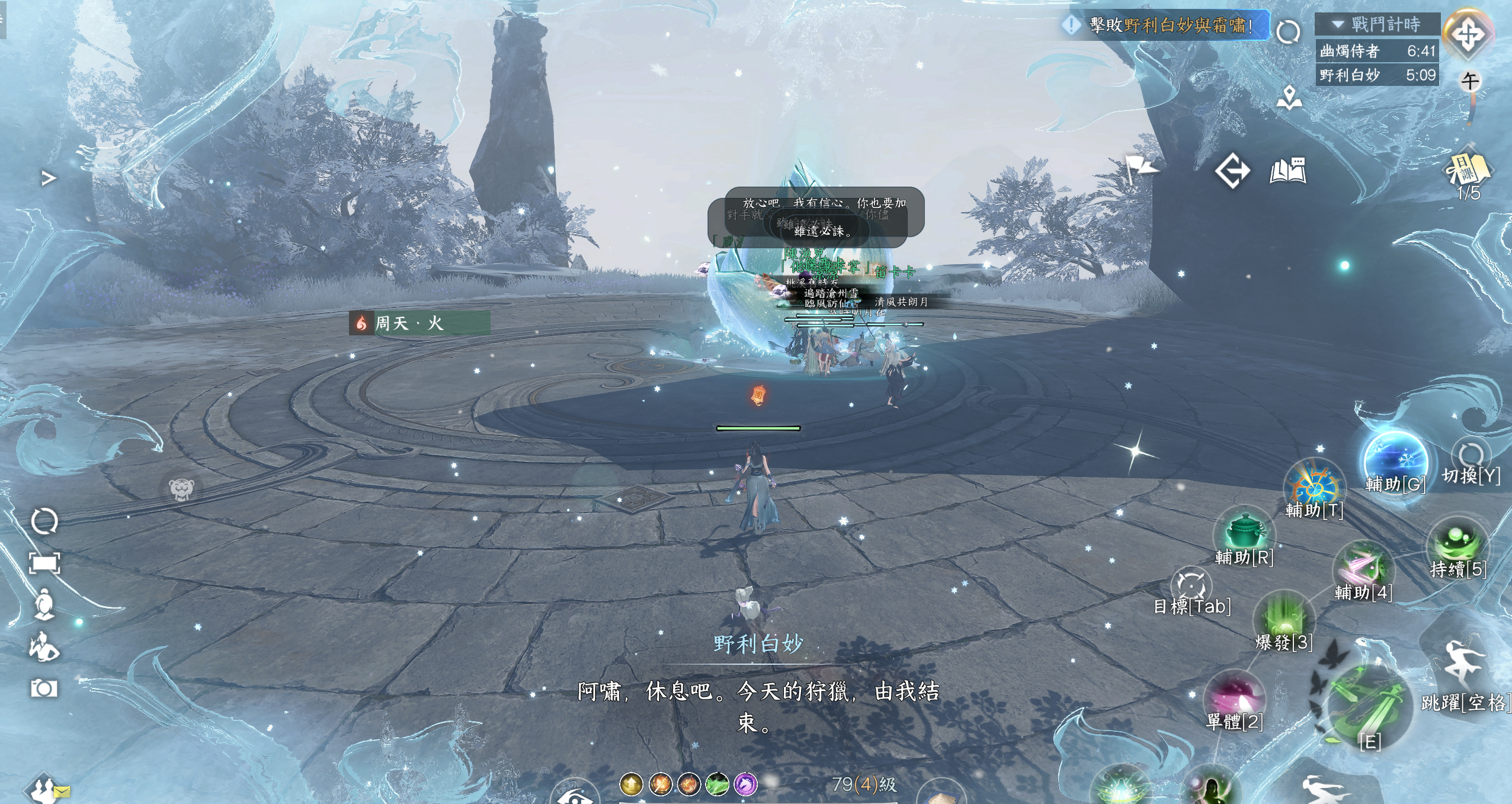Image resolution: width=1512 pixels, height=804 pixels.
Task: Open the map location pin icon
Action: pos(1289,98)
